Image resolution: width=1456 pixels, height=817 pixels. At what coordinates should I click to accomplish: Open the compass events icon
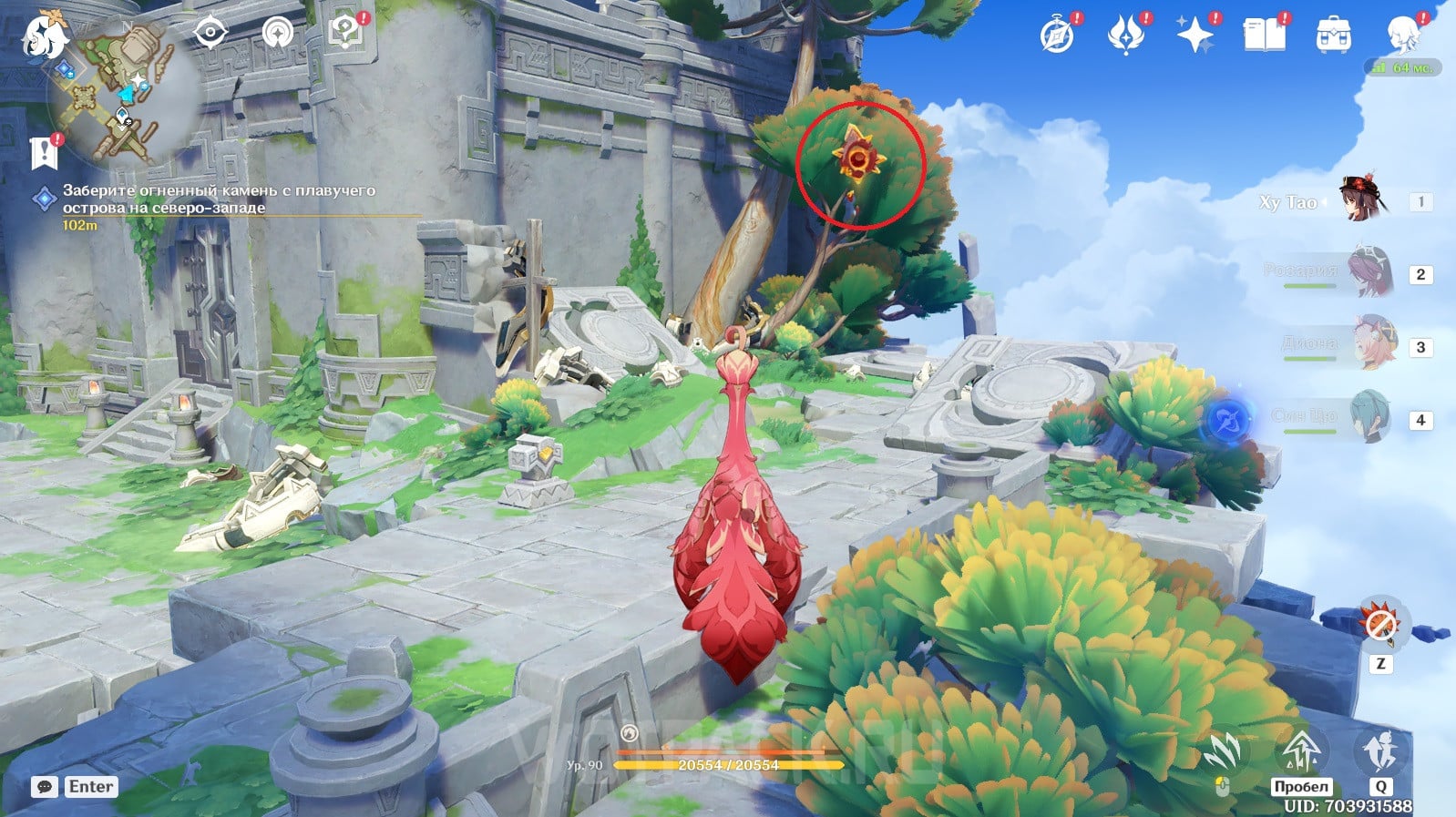tap(1058, 35)
